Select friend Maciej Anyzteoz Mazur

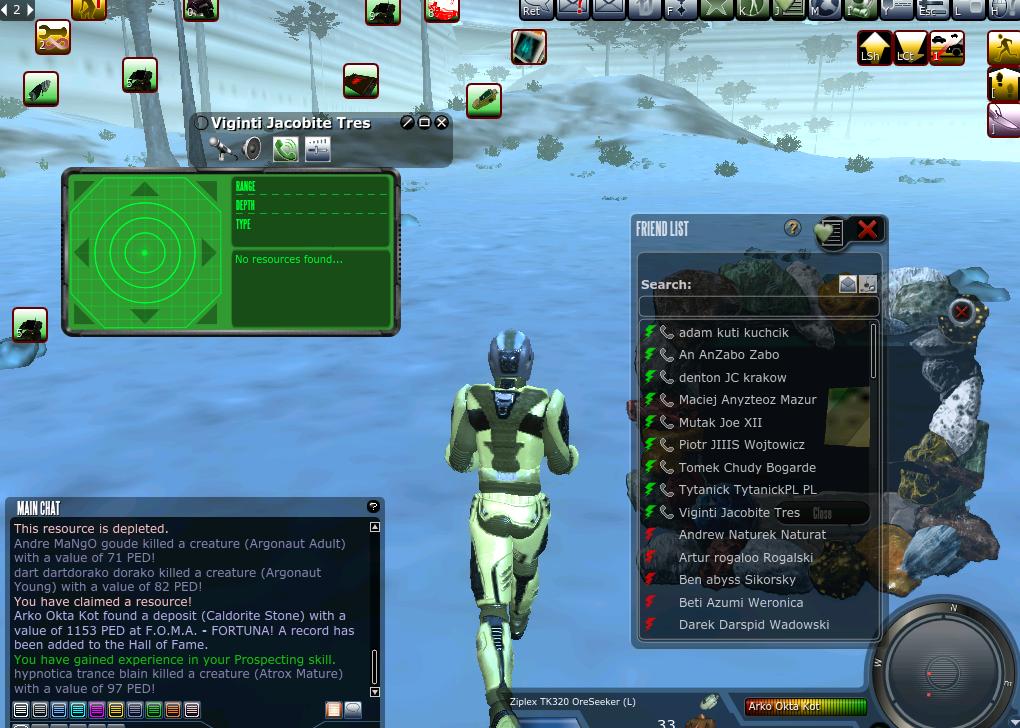click(x=747, y=400)
